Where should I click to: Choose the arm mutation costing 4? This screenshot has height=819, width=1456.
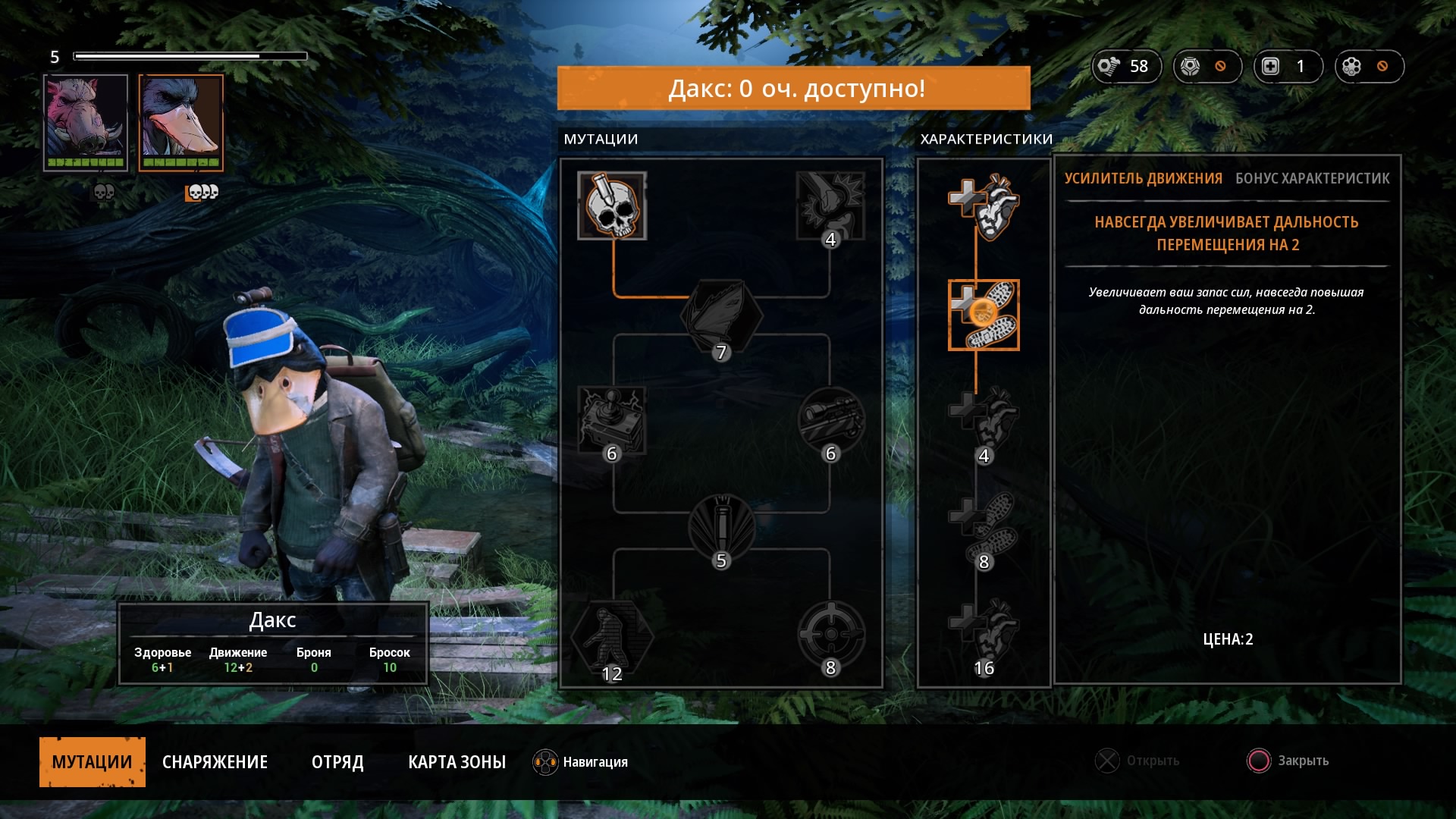click(x=831, y=206)
